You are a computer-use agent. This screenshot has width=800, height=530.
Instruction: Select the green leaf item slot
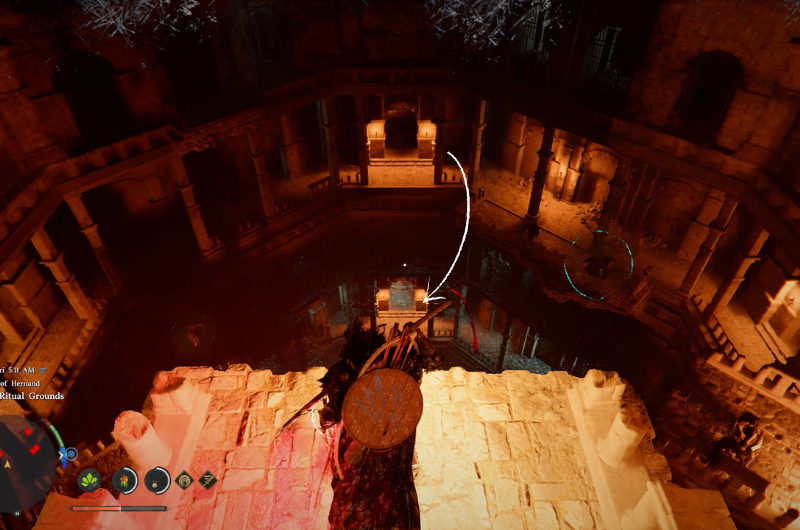[x=91, y=480]
